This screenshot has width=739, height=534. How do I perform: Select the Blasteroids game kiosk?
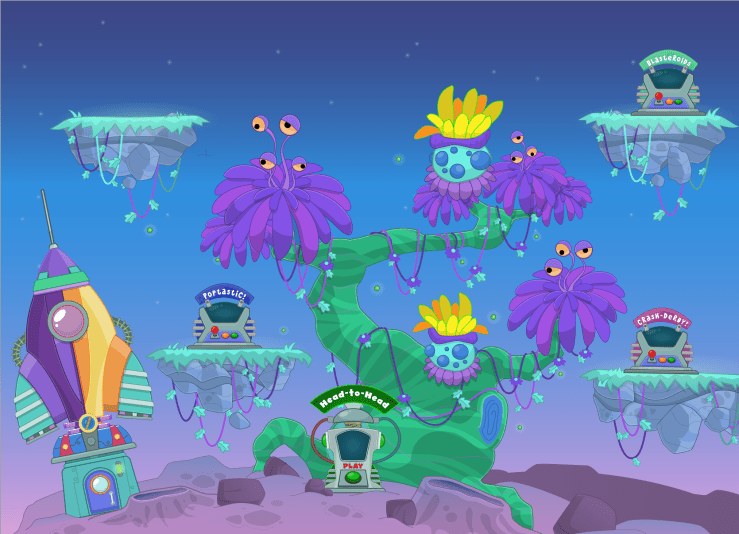[x=667, y=87]
